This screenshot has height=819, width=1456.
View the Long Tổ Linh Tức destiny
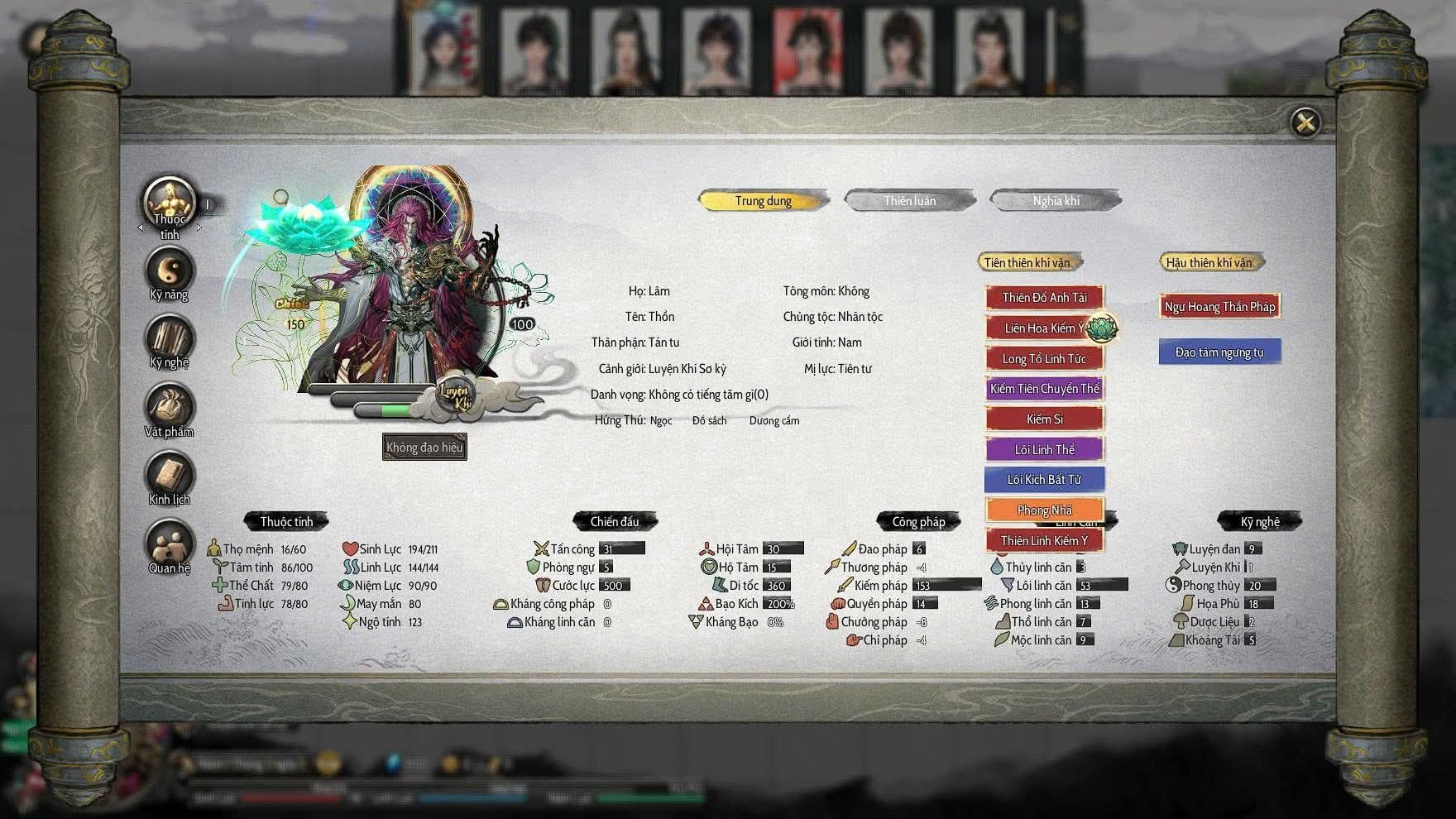click(x=1044, y=359)
